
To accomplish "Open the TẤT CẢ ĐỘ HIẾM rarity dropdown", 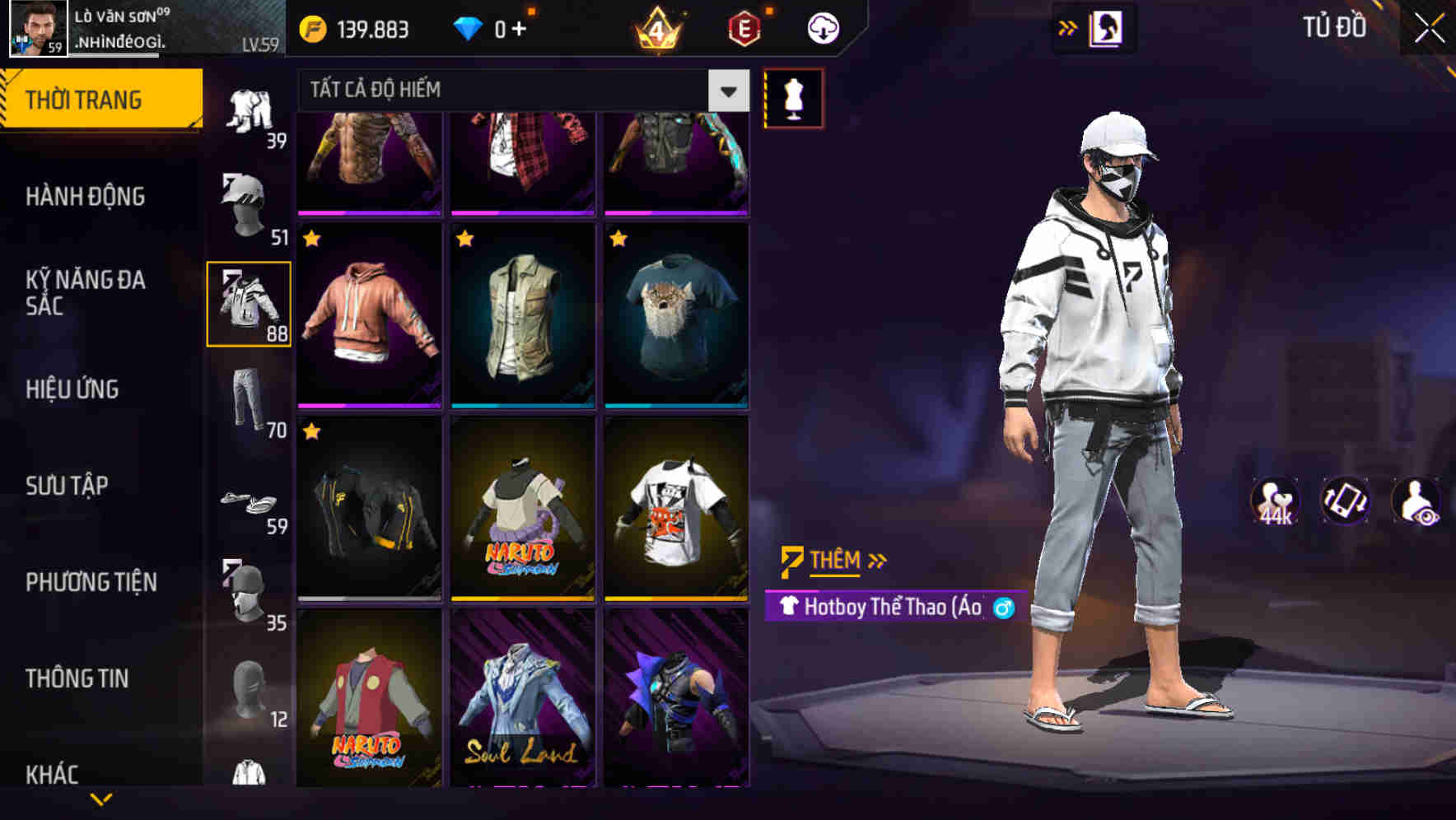I will 511,91.
